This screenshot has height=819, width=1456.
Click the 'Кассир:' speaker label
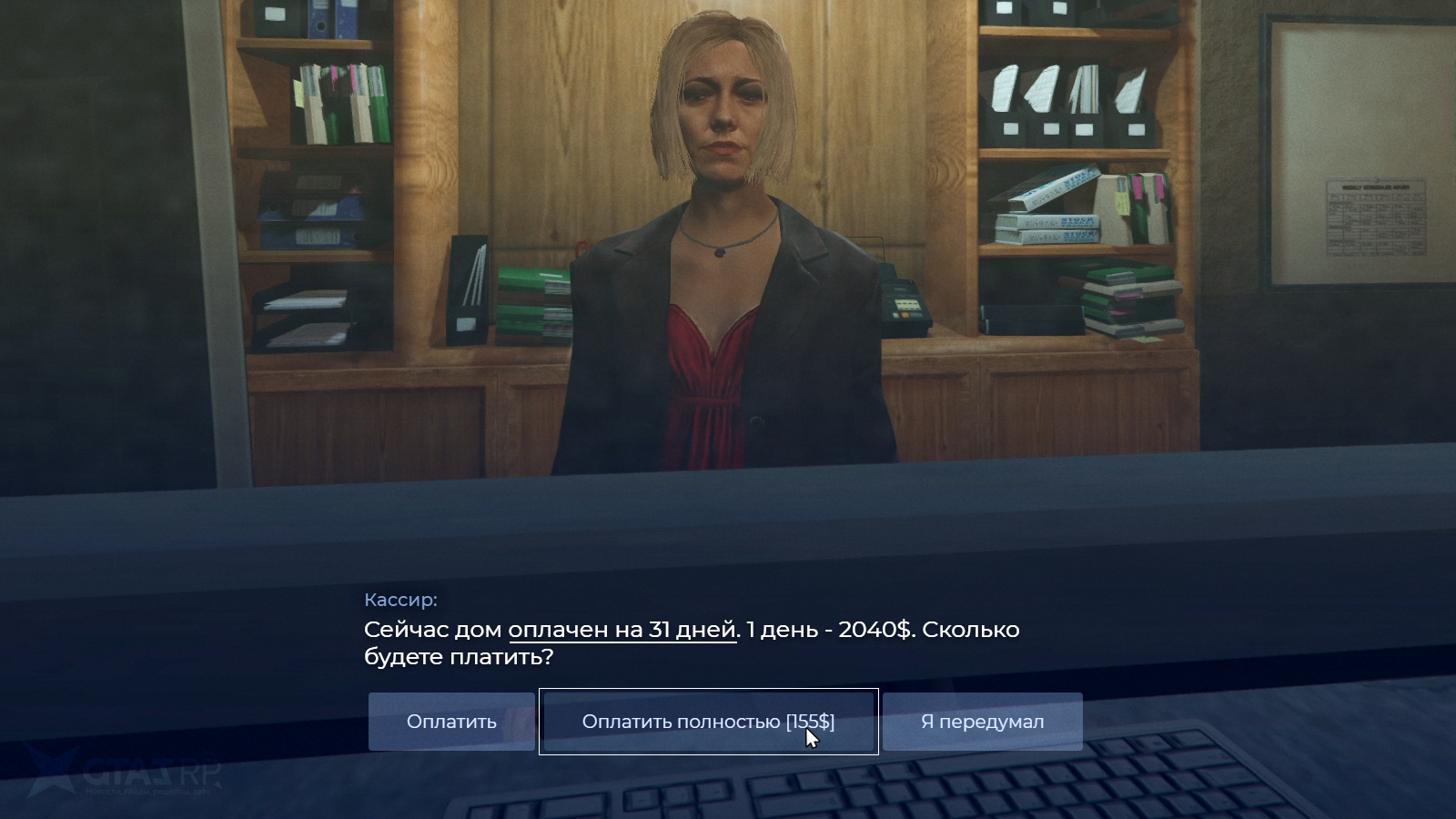(399, 599)
